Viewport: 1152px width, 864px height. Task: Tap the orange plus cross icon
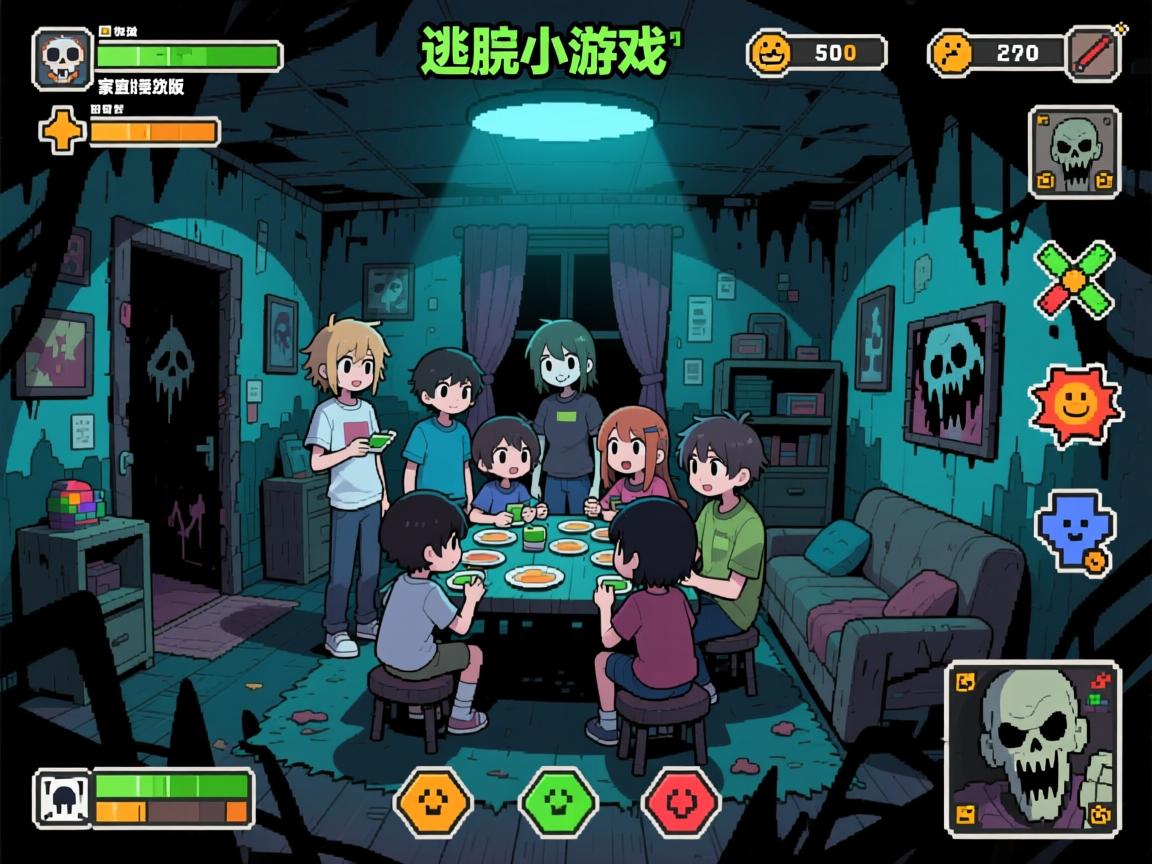[62, 131]
